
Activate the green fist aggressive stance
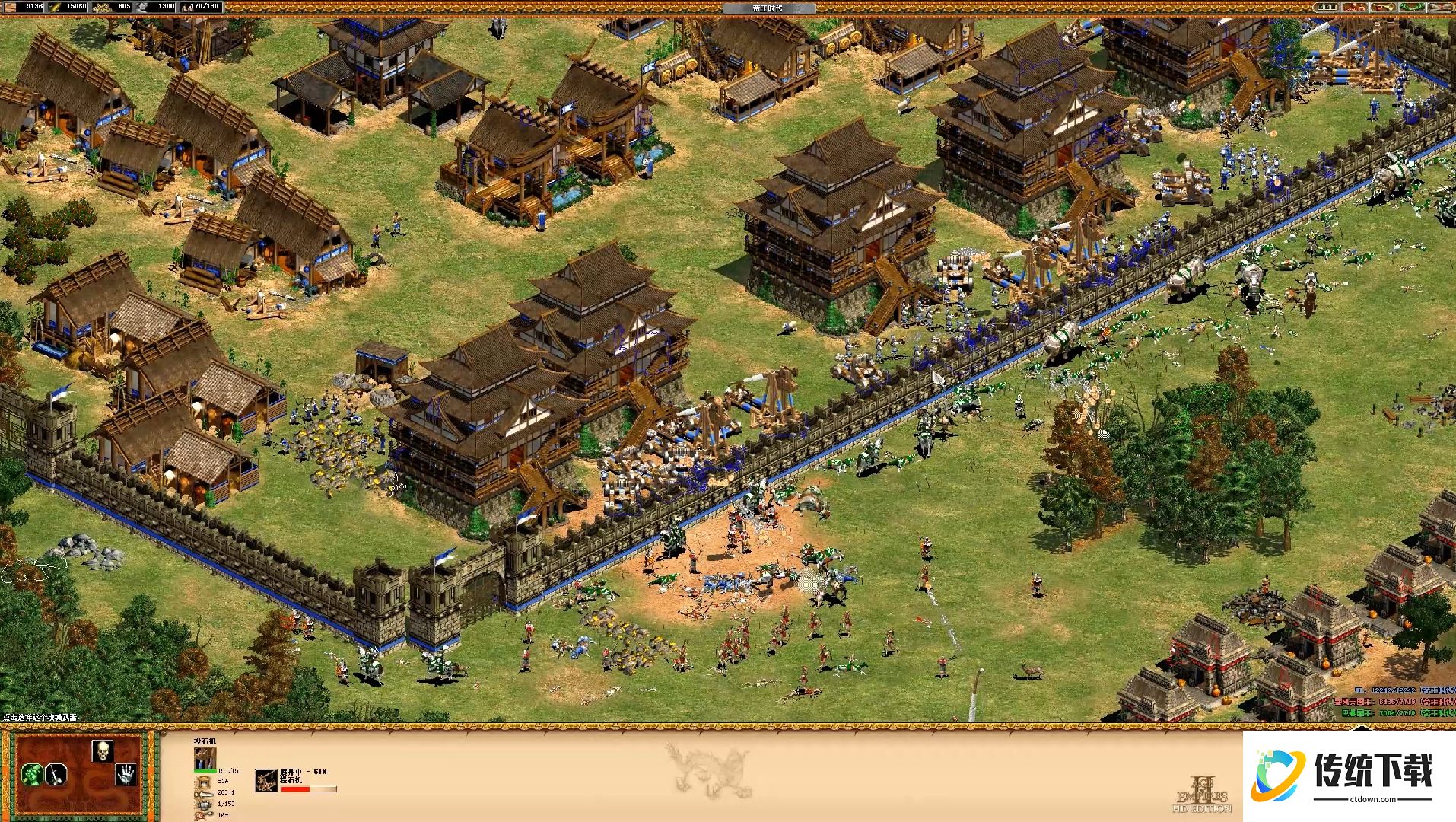tap(32, 776)
